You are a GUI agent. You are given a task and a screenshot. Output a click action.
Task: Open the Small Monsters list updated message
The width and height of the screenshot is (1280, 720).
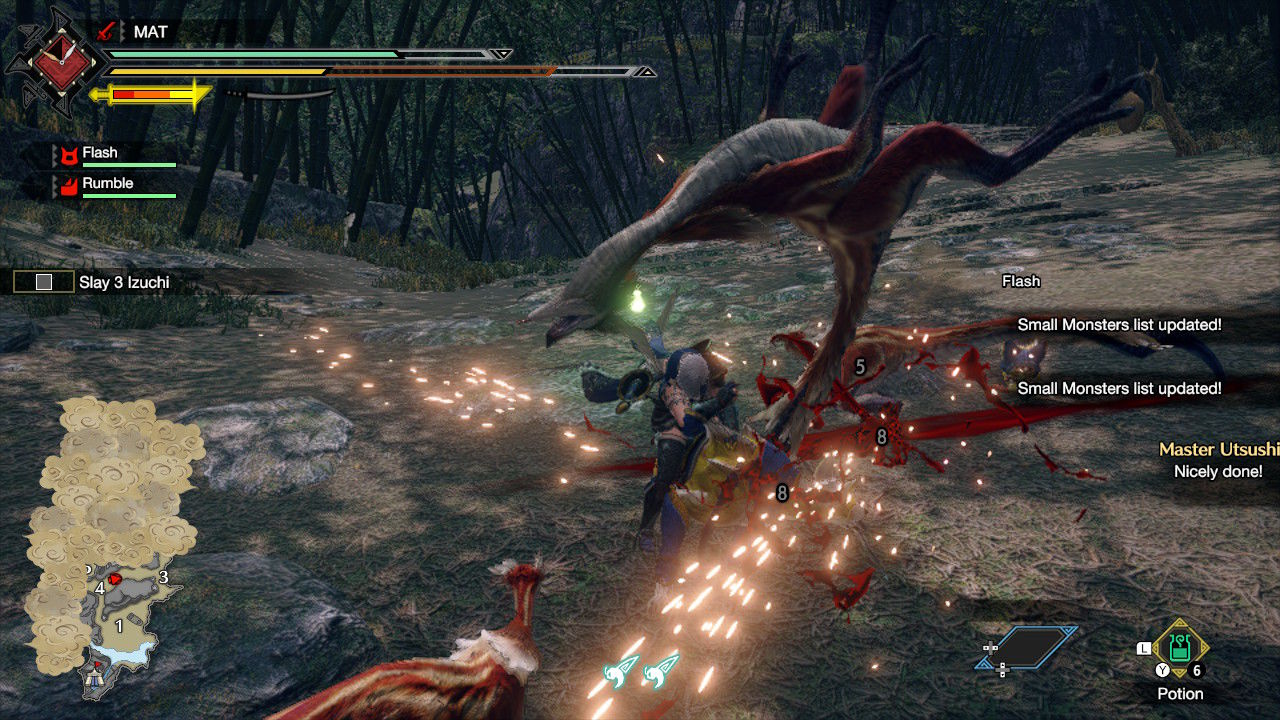1118,324
